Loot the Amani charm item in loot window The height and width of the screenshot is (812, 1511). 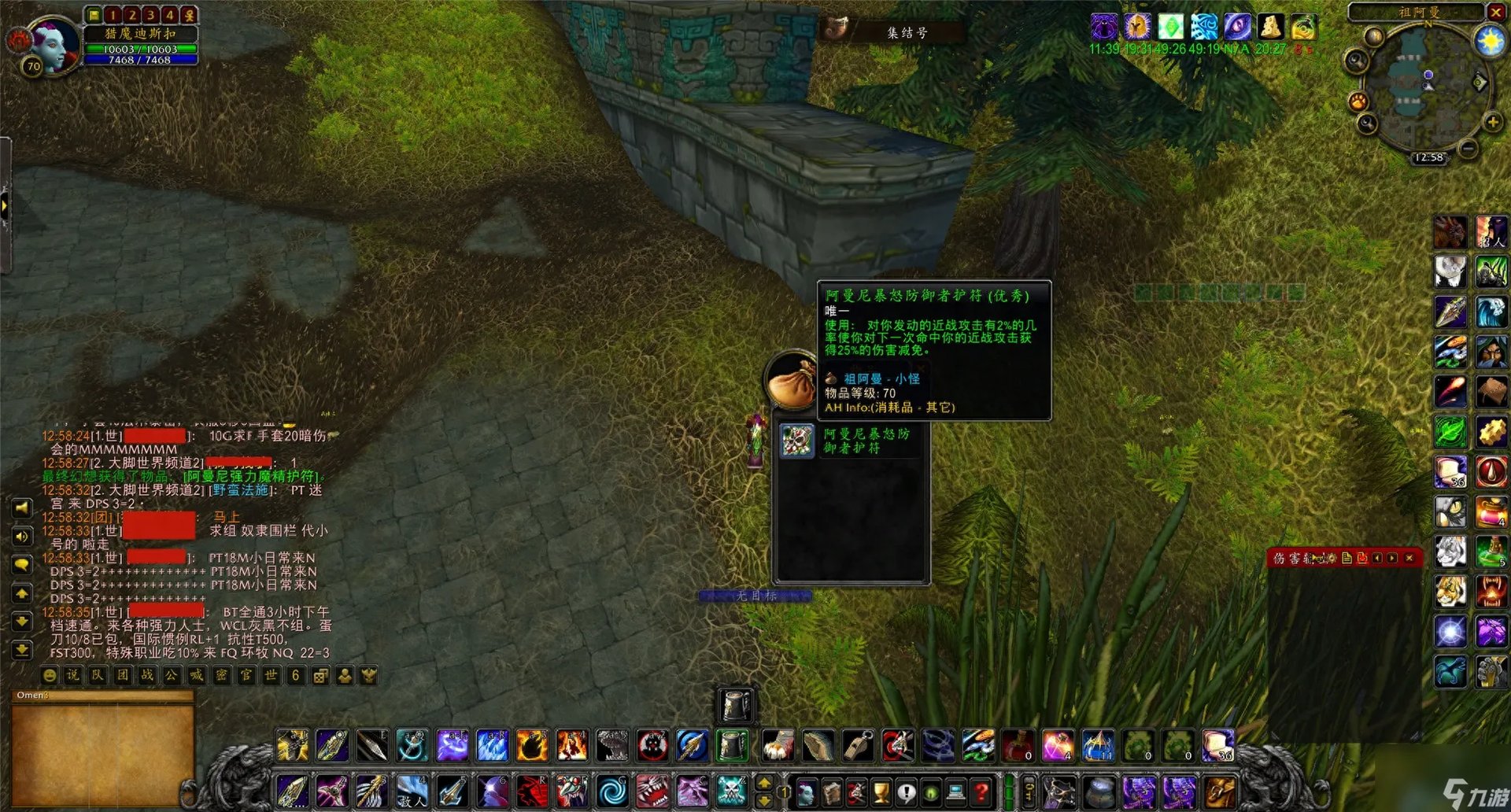pyautogui.click(x=796, y=441)
